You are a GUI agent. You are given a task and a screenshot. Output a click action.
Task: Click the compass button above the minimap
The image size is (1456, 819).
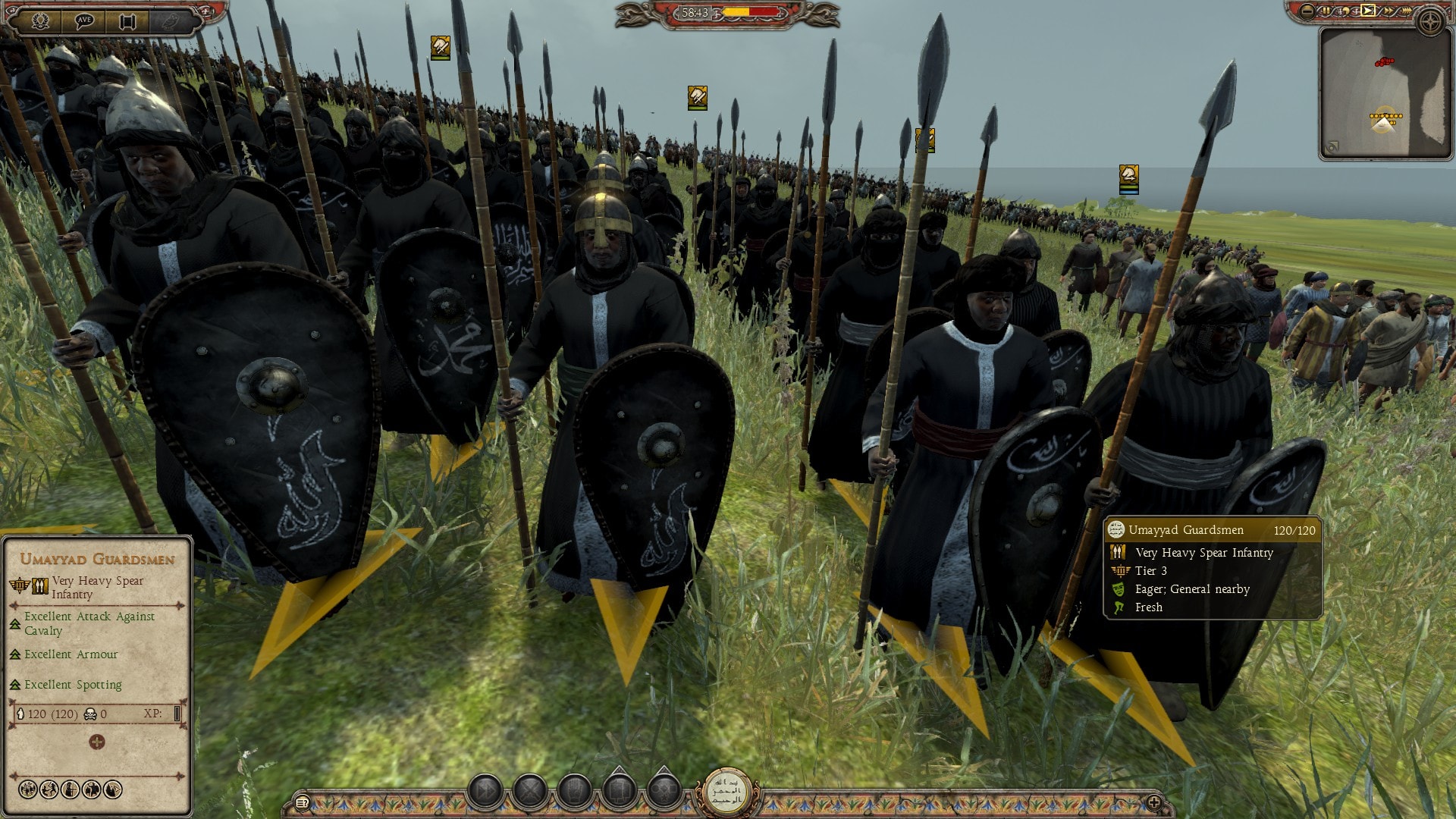(x=1431, y=22)
